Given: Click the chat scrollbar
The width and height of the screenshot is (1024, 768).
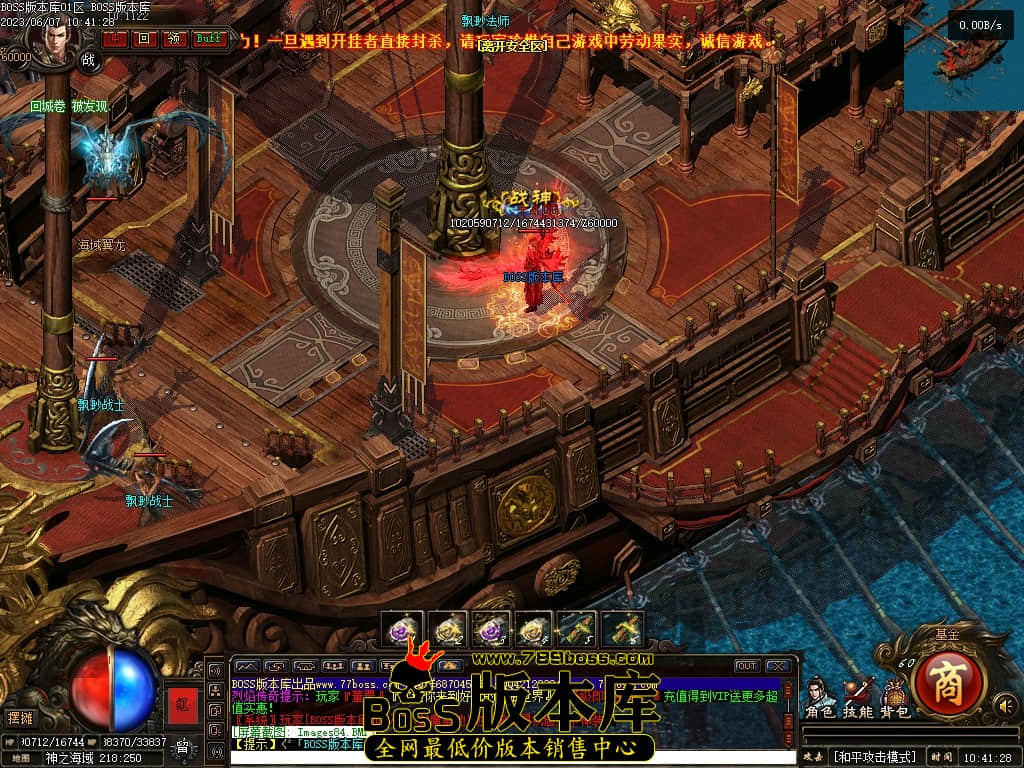Looking at the screenshot, I should (x=789, y=710).
